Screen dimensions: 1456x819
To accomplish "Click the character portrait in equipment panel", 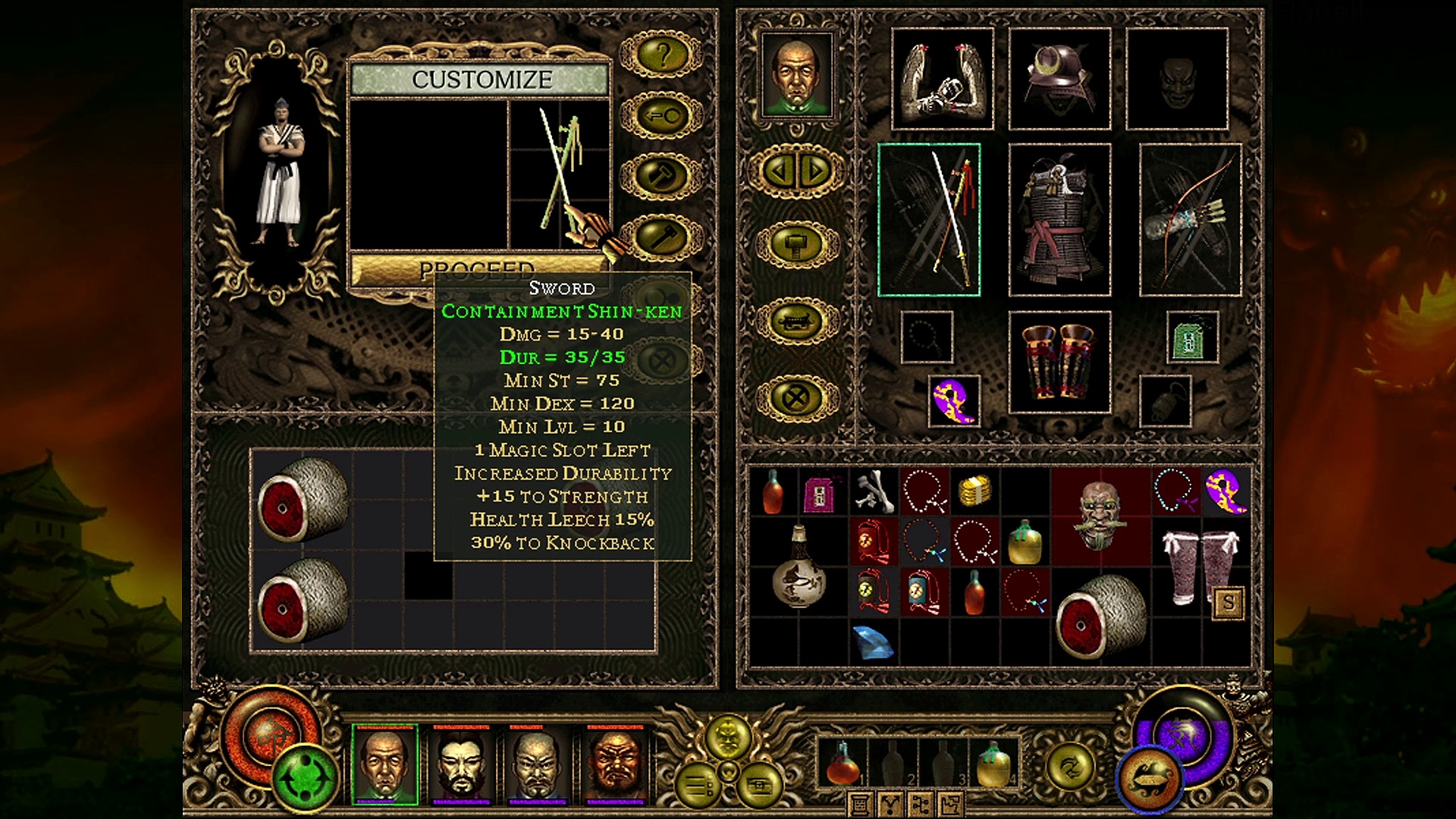I will [796, 74].
